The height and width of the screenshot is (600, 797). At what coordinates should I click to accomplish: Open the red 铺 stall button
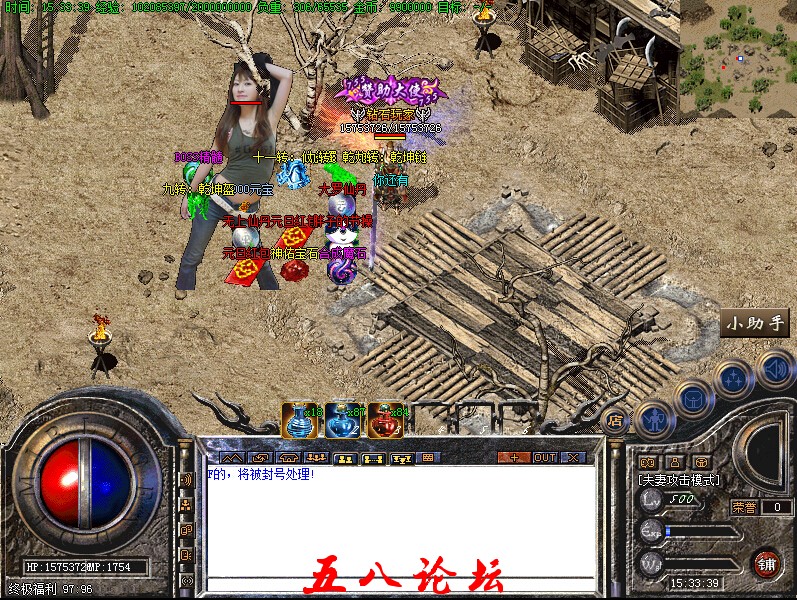click(x=768, y=563)
